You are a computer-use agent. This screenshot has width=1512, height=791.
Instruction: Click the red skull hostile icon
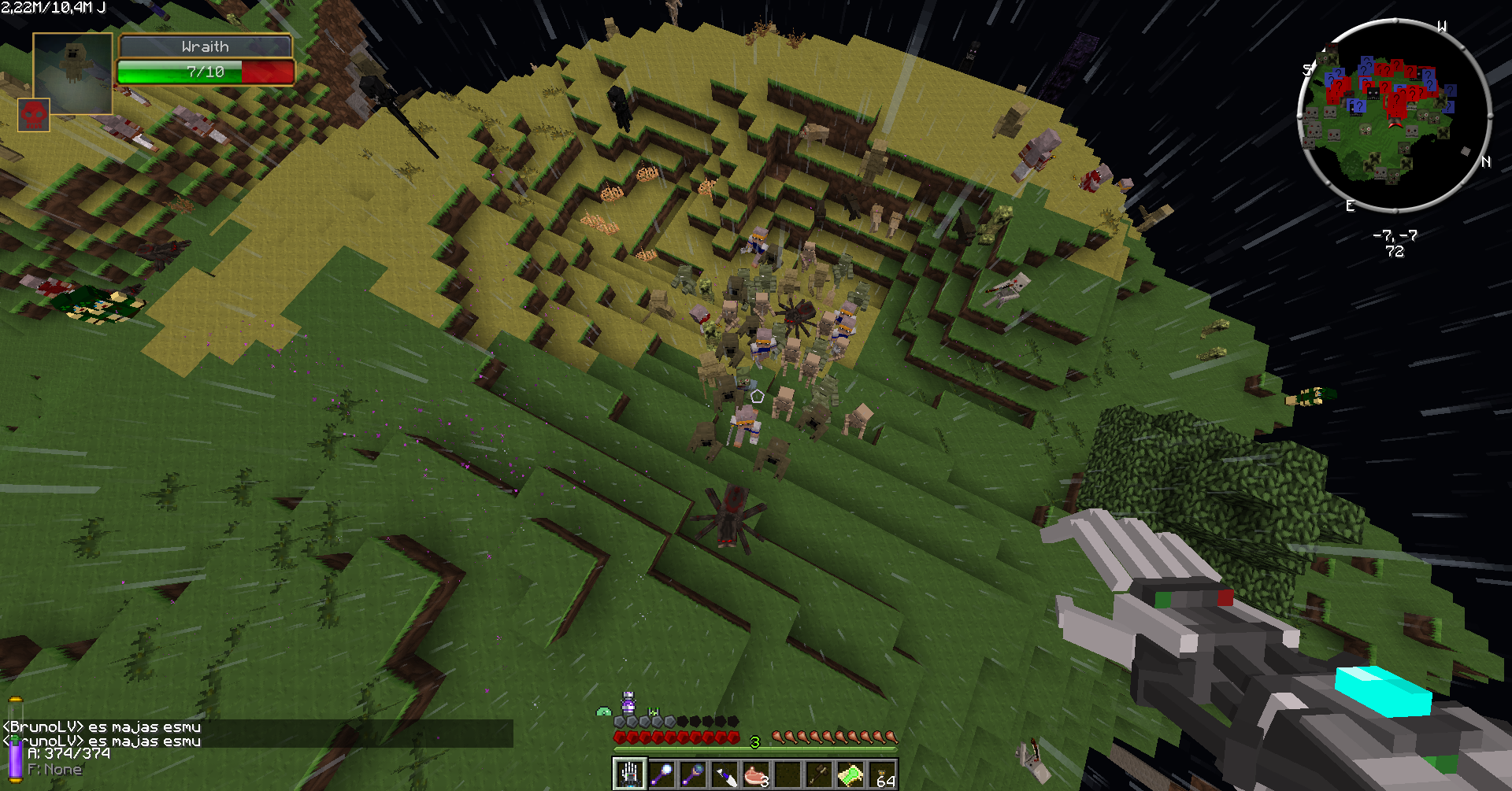(x=34, y=115)
